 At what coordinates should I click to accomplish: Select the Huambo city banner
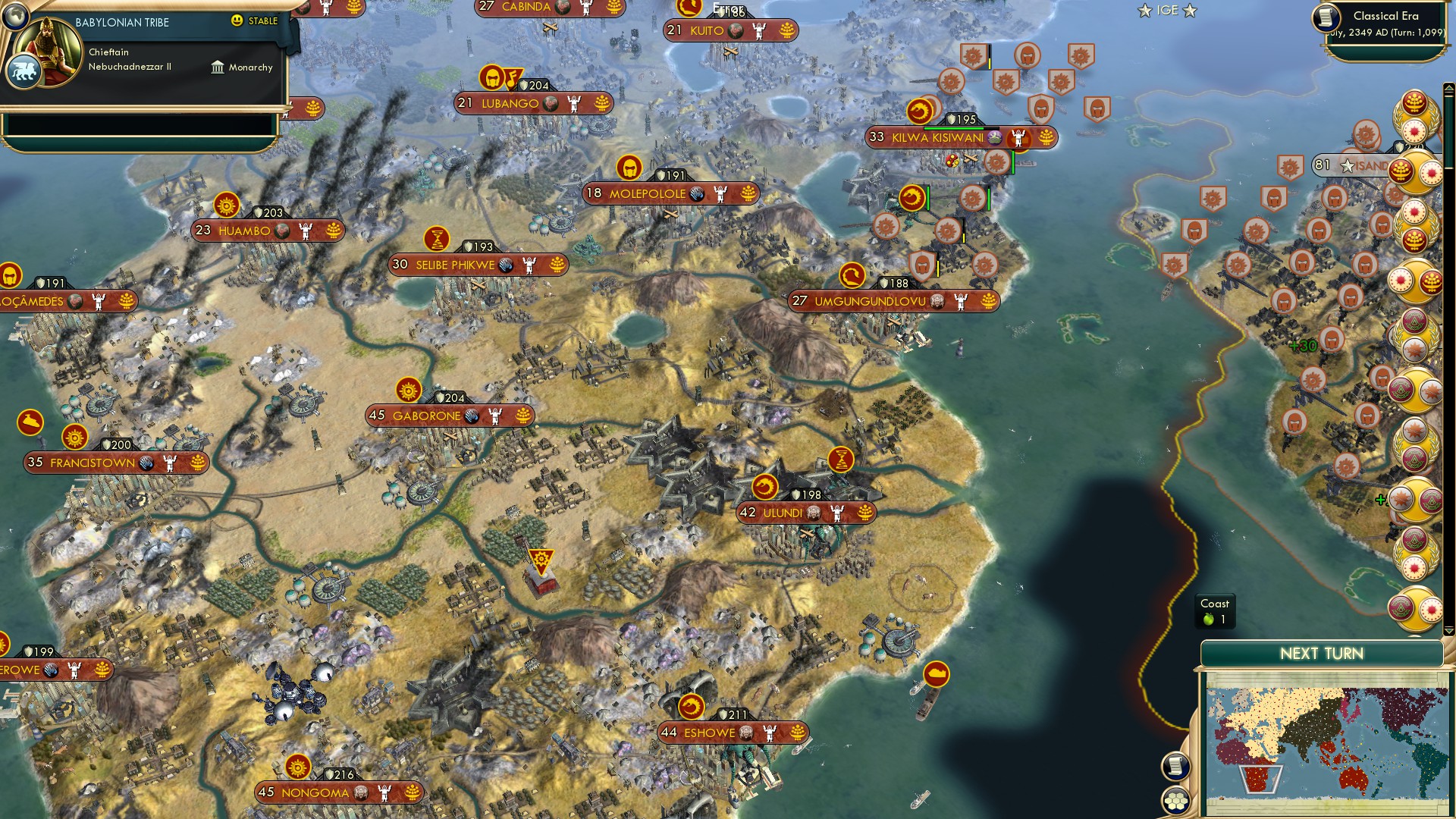pos(269,231)
